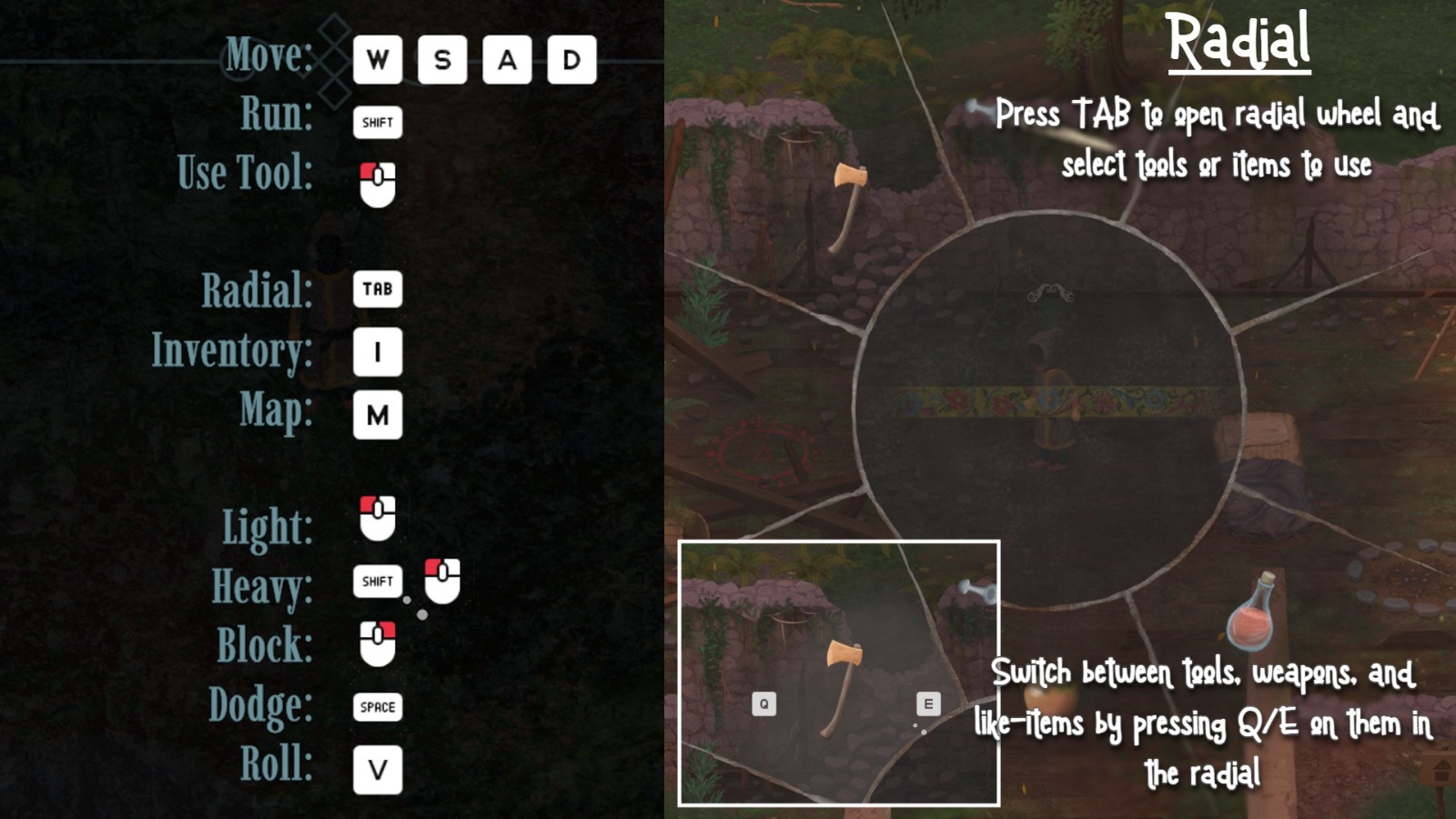The width and height of the screenshot is (1456, 819).
Task: Click the V key icon for Roll
Action: (x=379, y=769)
